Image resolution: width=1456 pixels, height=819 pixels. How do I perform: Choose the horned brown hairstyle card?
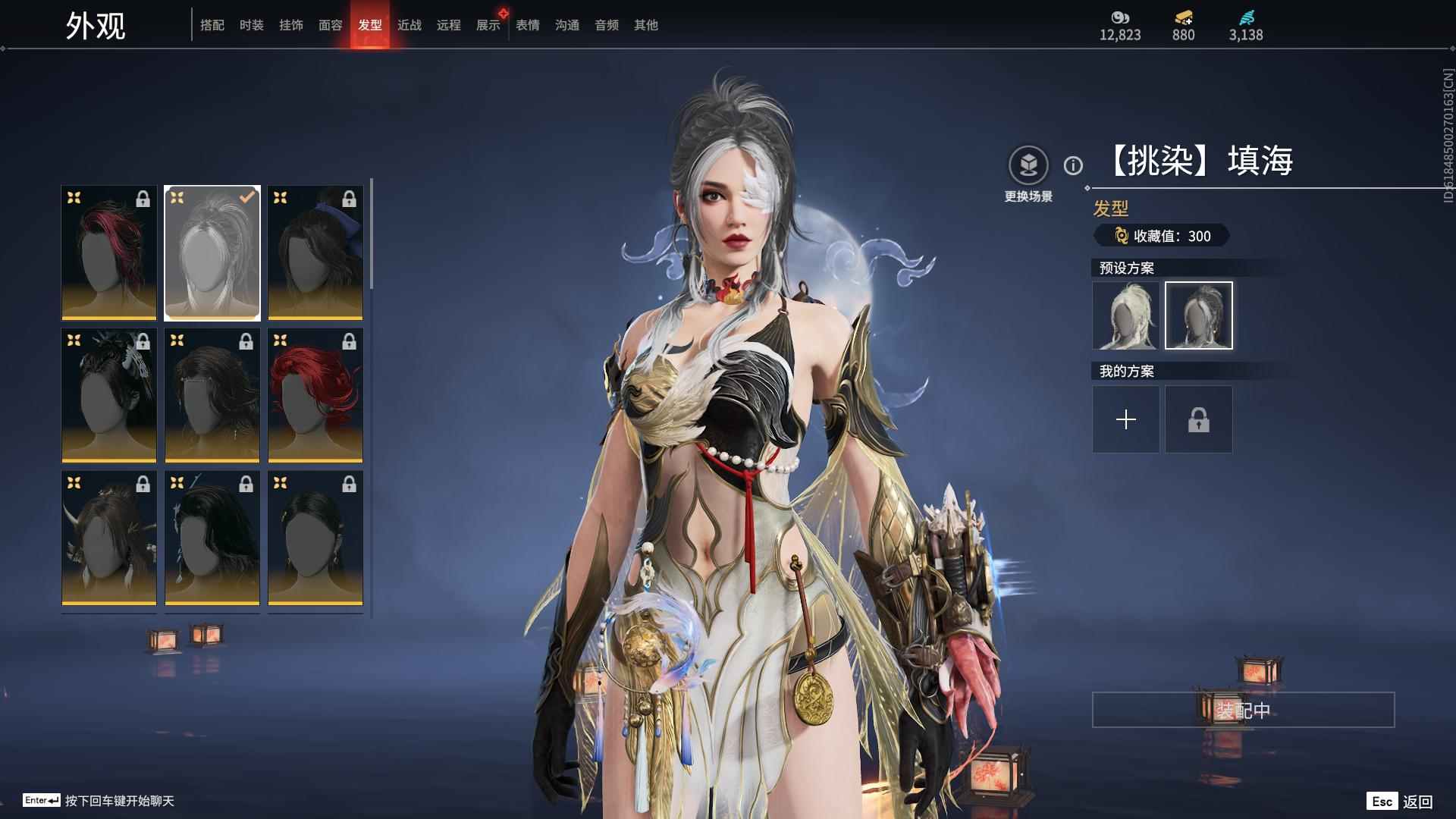pos(109,538)
